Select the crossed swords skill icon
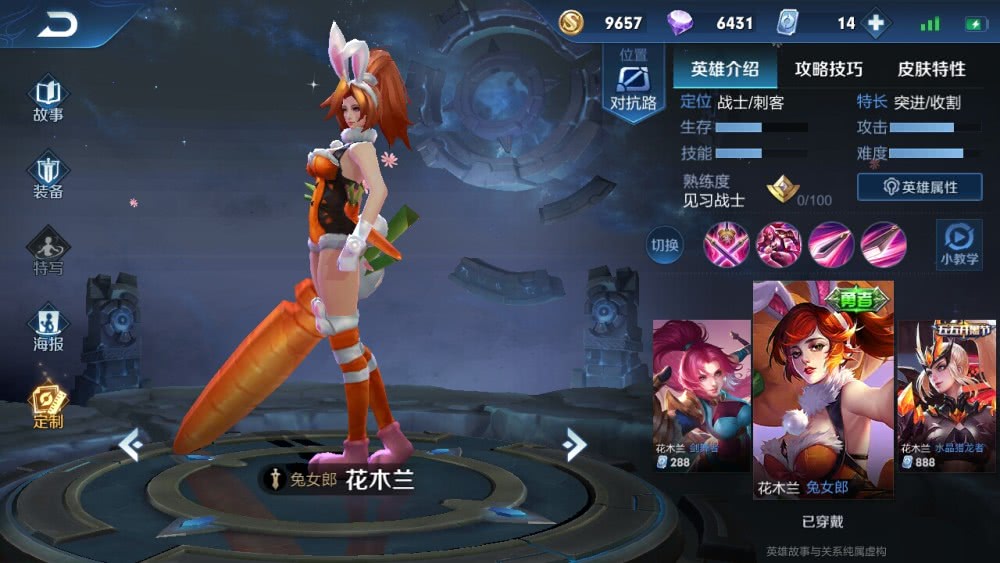 tap(727, 244)
